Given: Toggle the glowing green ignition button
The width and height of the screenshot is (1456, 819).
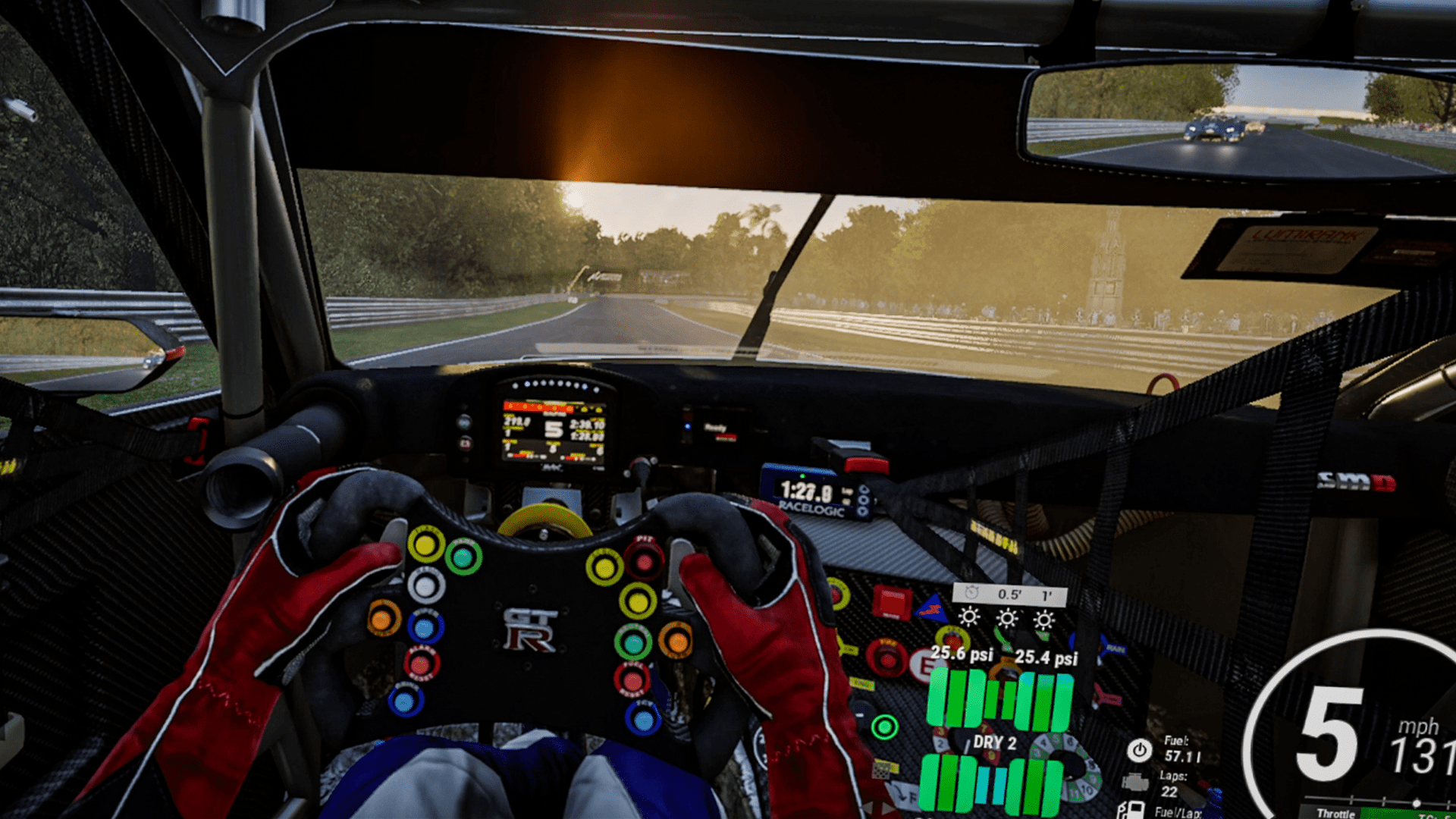Looking at the screenshot, I should pyautogui.click(x=885, y=726).
